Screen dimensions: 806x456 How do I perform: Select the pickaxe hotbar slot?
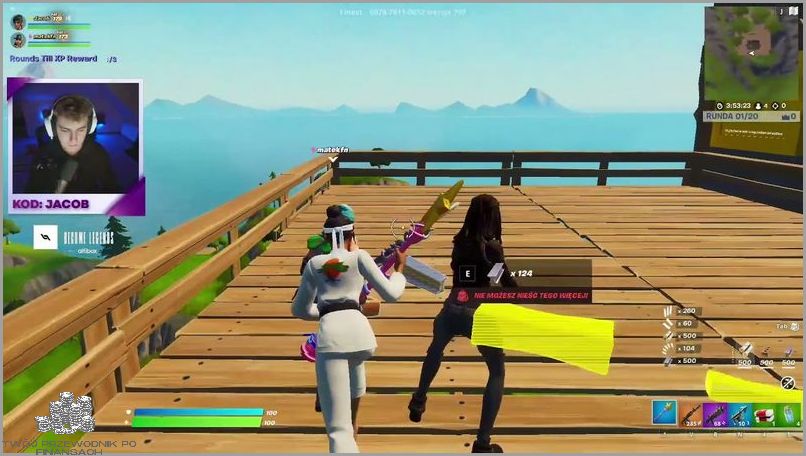[664, 412]
